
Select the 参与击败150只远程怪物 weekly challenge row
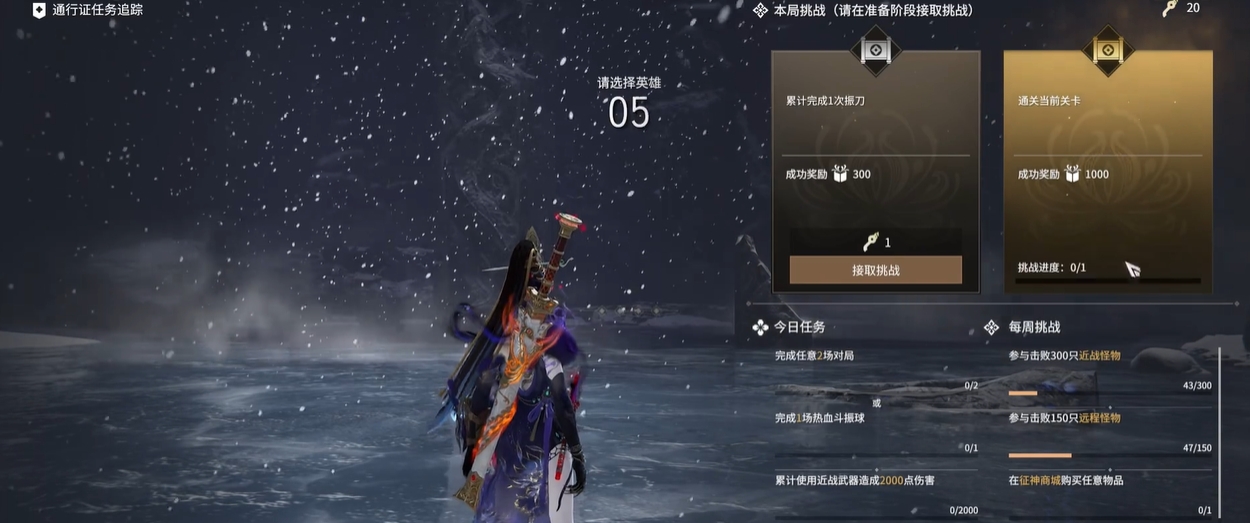point(1110,430)
